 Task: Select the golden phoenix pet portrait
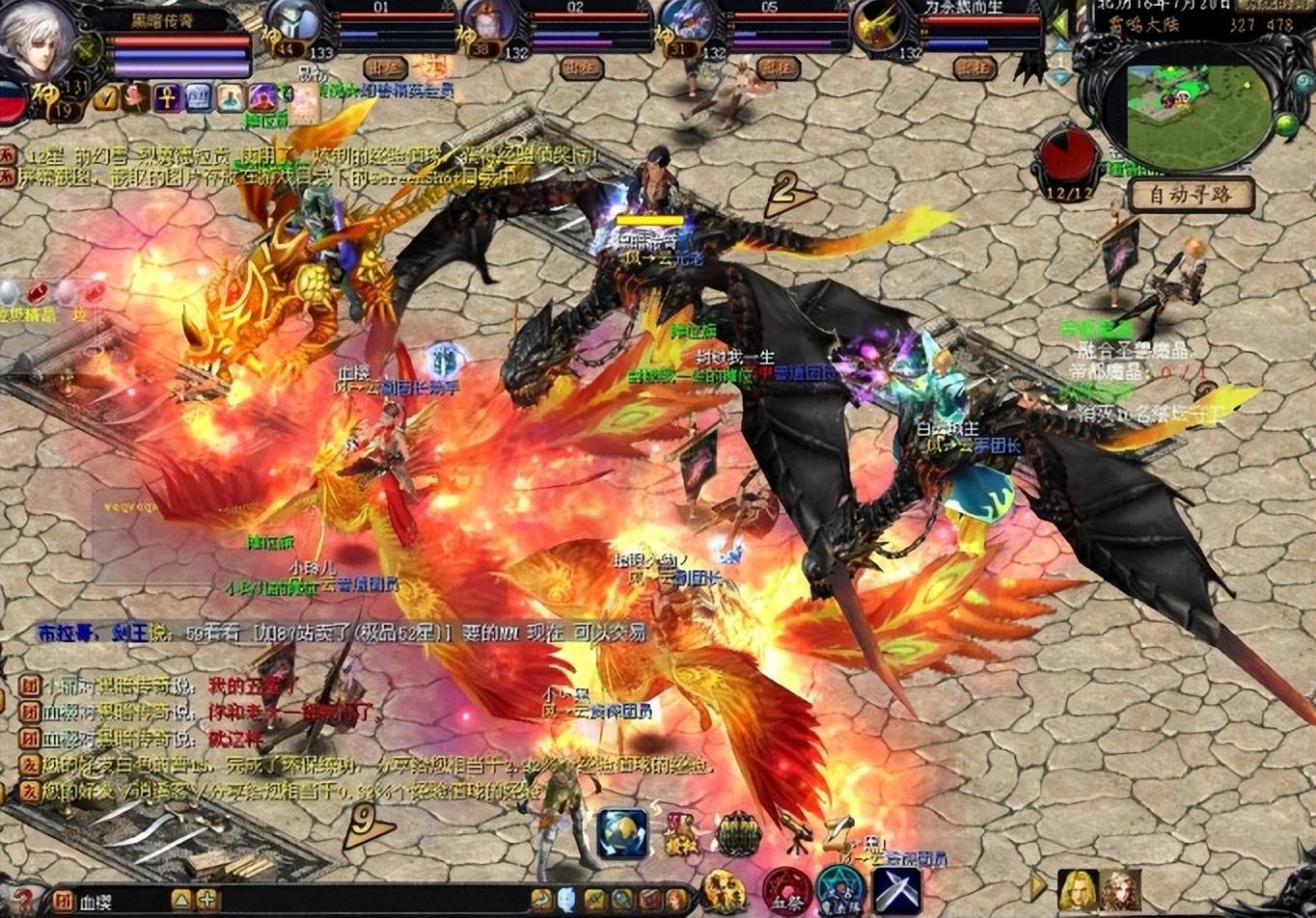click(878, 26)
